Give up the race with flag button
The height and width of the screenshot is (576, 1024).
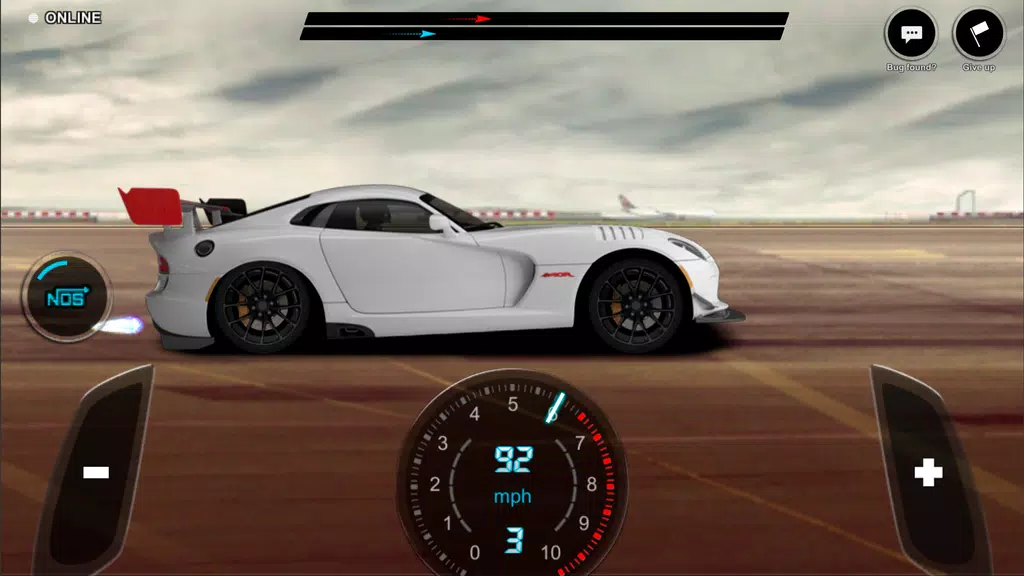tap(978, 35)
